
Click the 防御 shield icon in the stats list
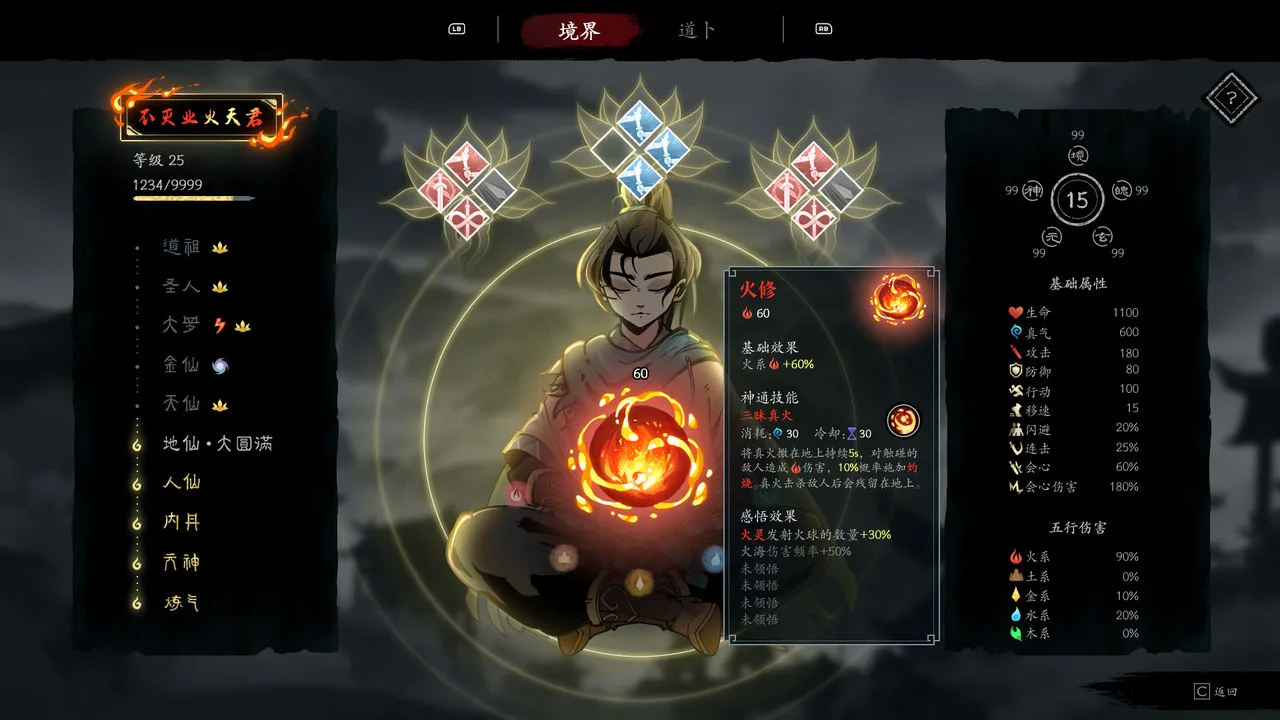click(1015, 370)
